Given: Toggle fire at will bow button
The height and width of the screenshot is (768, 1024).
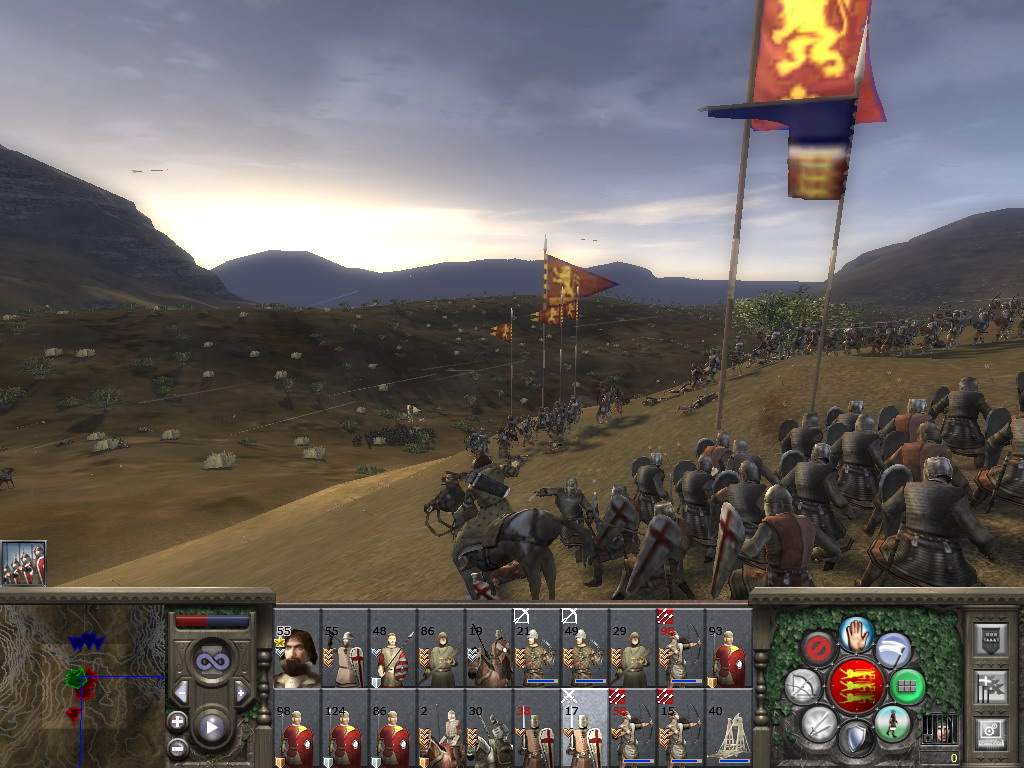Looking at the screenshot, I should click(802, 686).
